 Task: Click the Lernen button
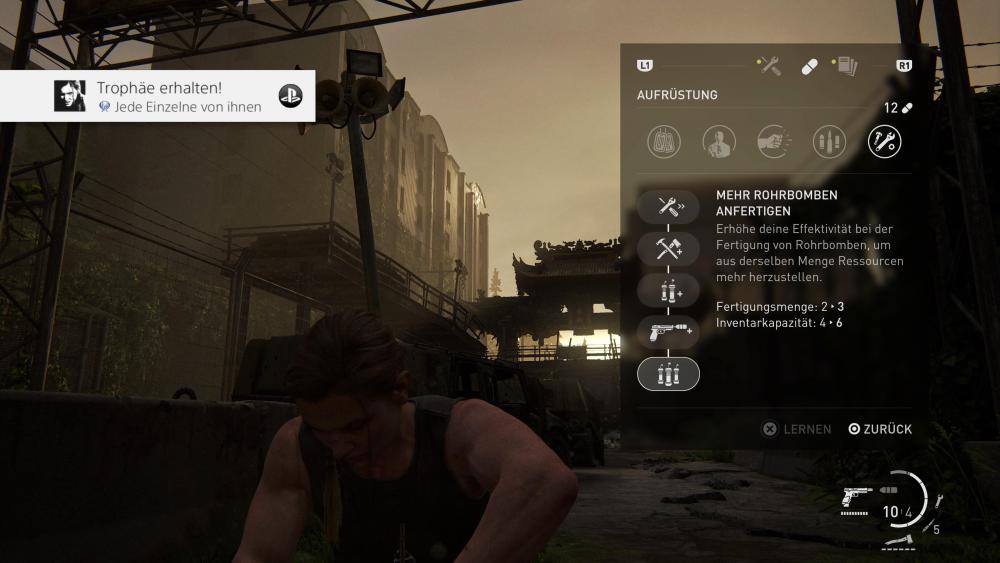point(797,429)
